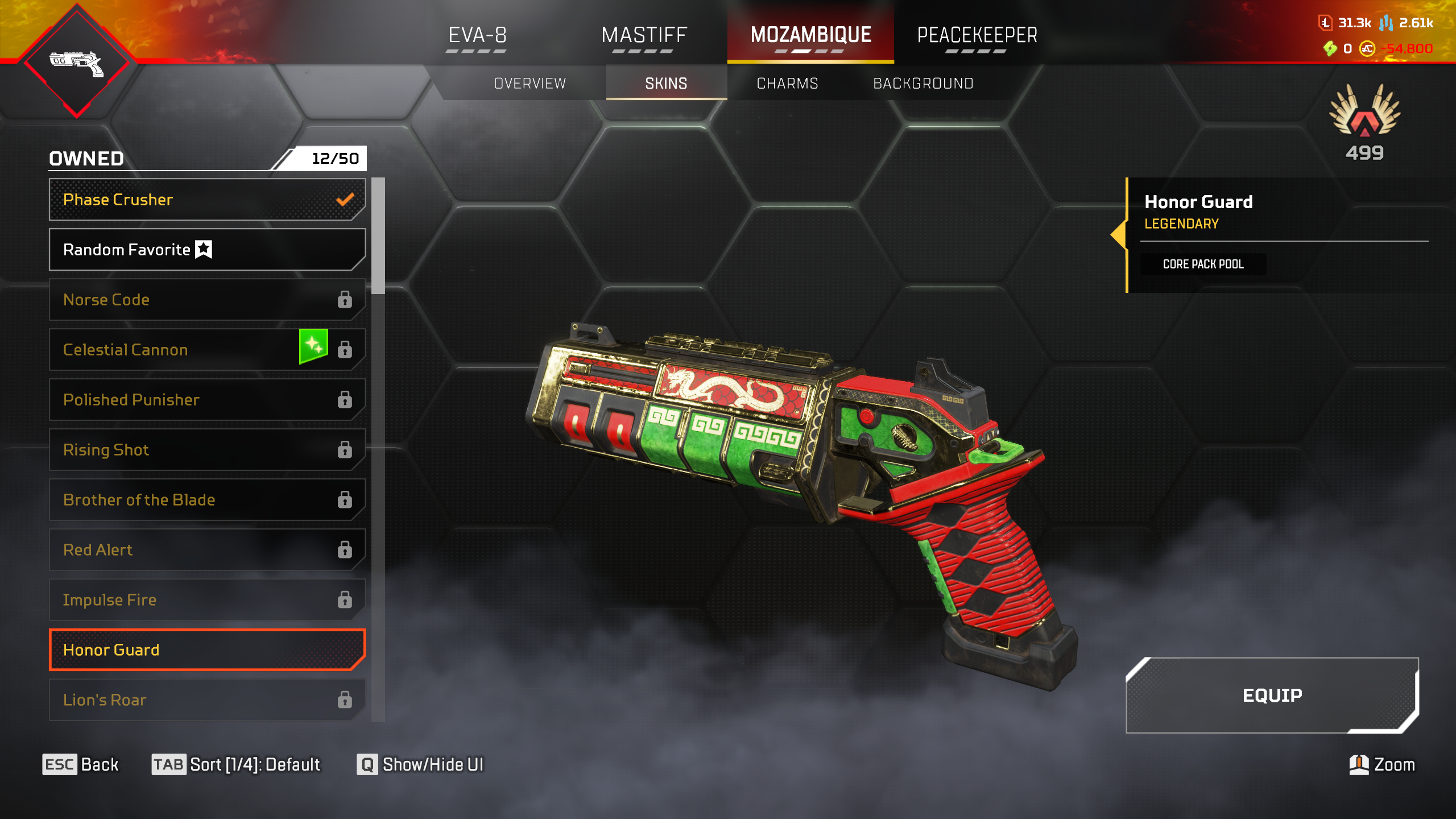
Task: Show the Background sub-tab
Action: coord(923,84)
